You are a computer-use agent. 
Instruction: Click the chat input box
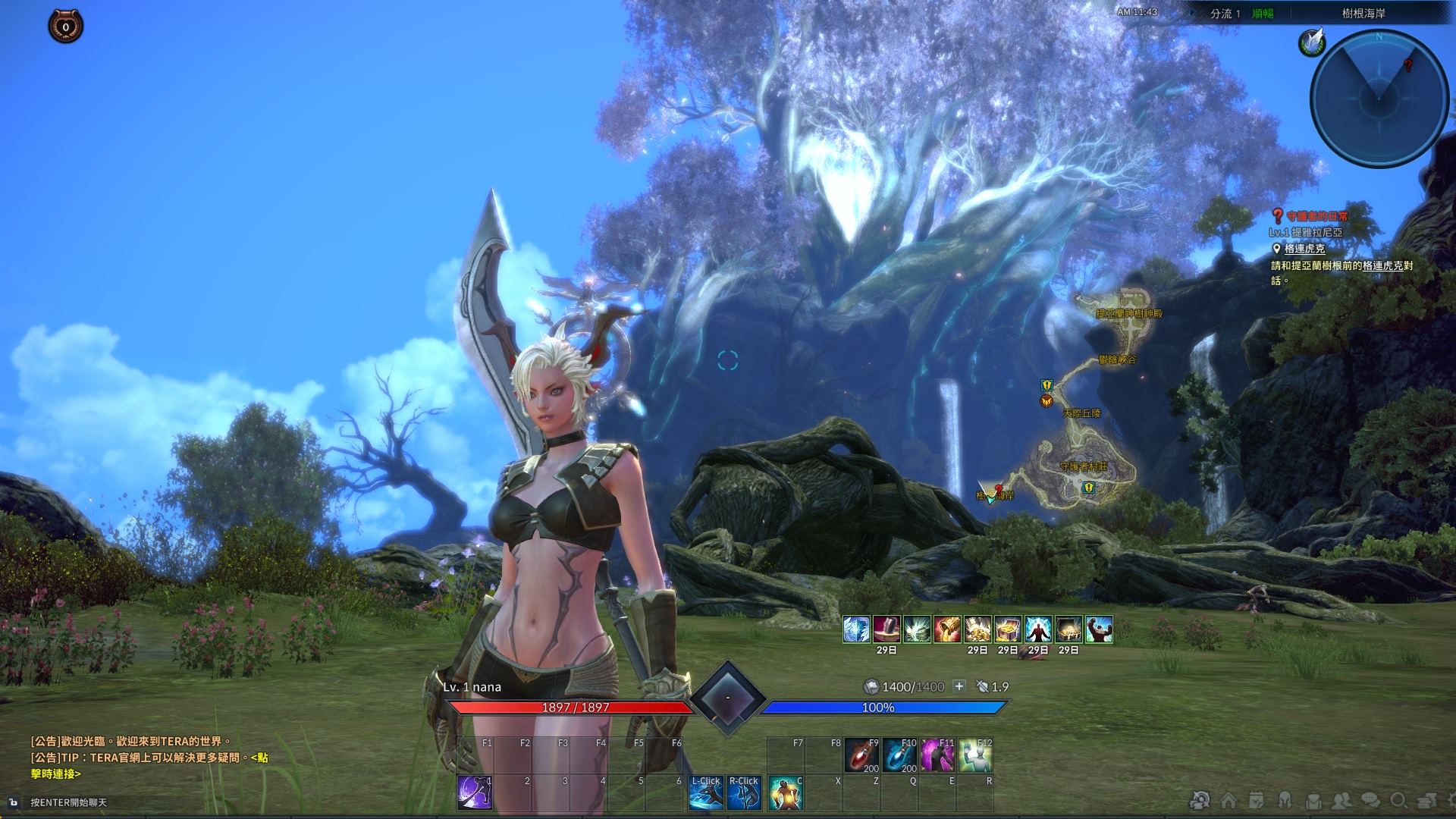coord(68,802)
